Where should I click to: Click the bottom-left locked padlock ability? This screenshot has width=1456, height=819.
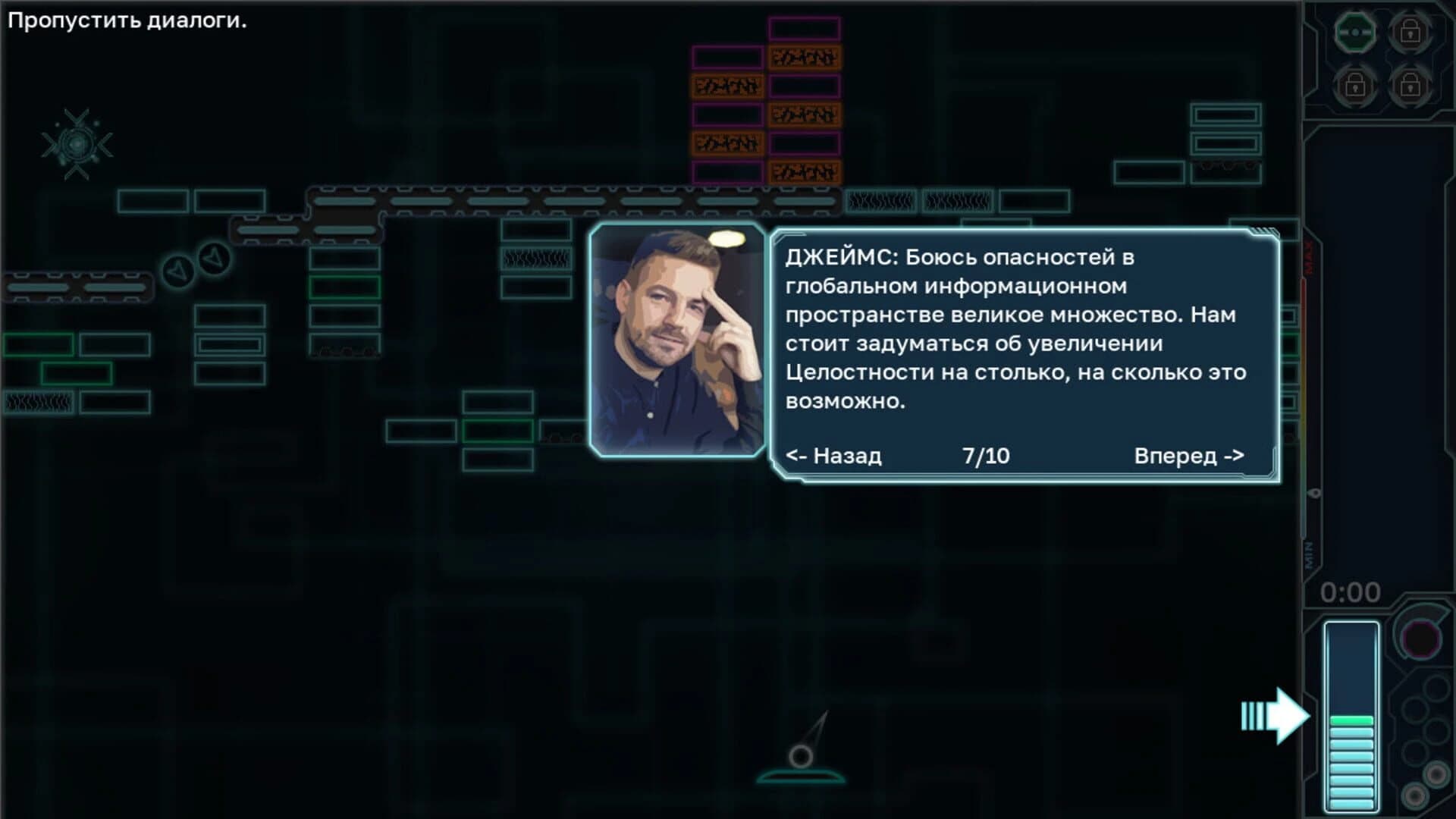[x=1354, y=86]
